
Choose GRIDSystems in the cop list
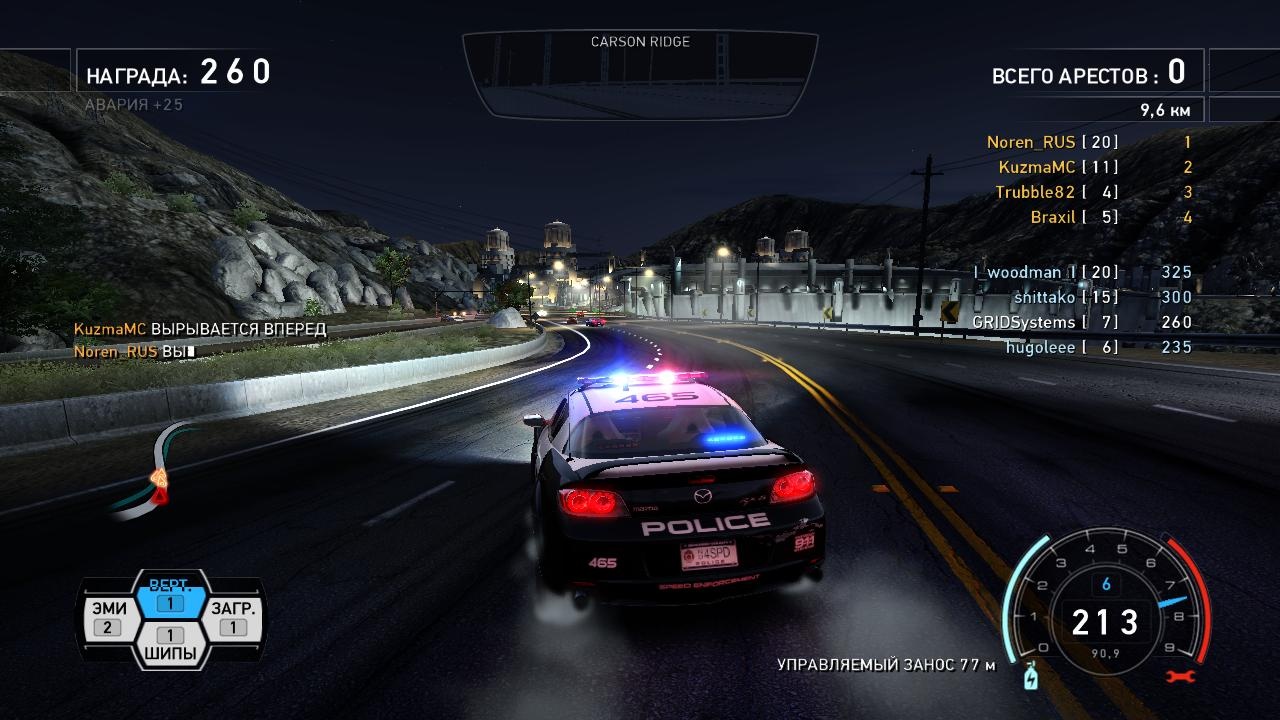(x=1024, y=322)
